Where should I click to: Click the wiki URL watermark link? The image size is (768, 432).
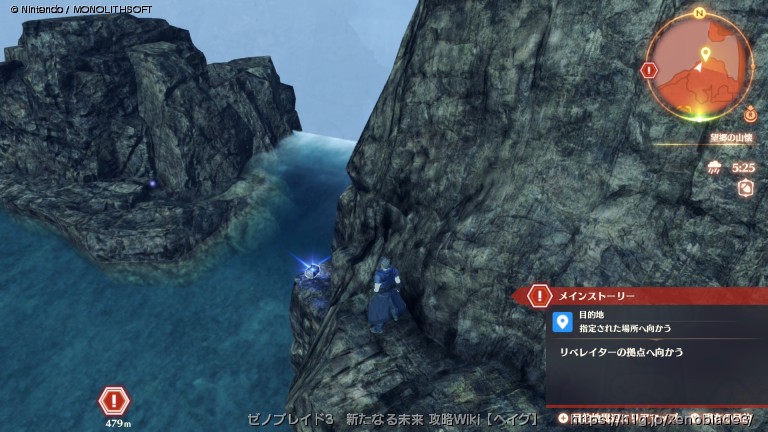660,418
